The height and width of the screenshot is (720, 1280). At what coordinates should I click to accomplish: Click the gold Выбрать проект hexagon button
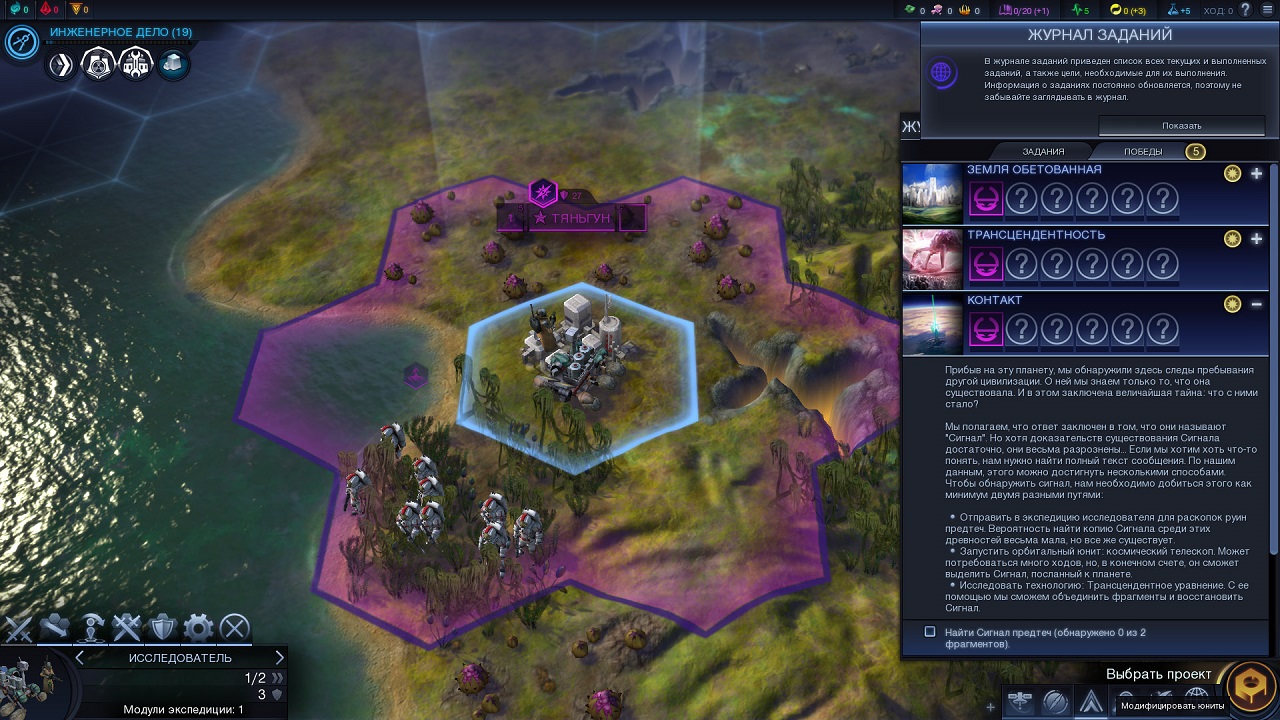1249,689
